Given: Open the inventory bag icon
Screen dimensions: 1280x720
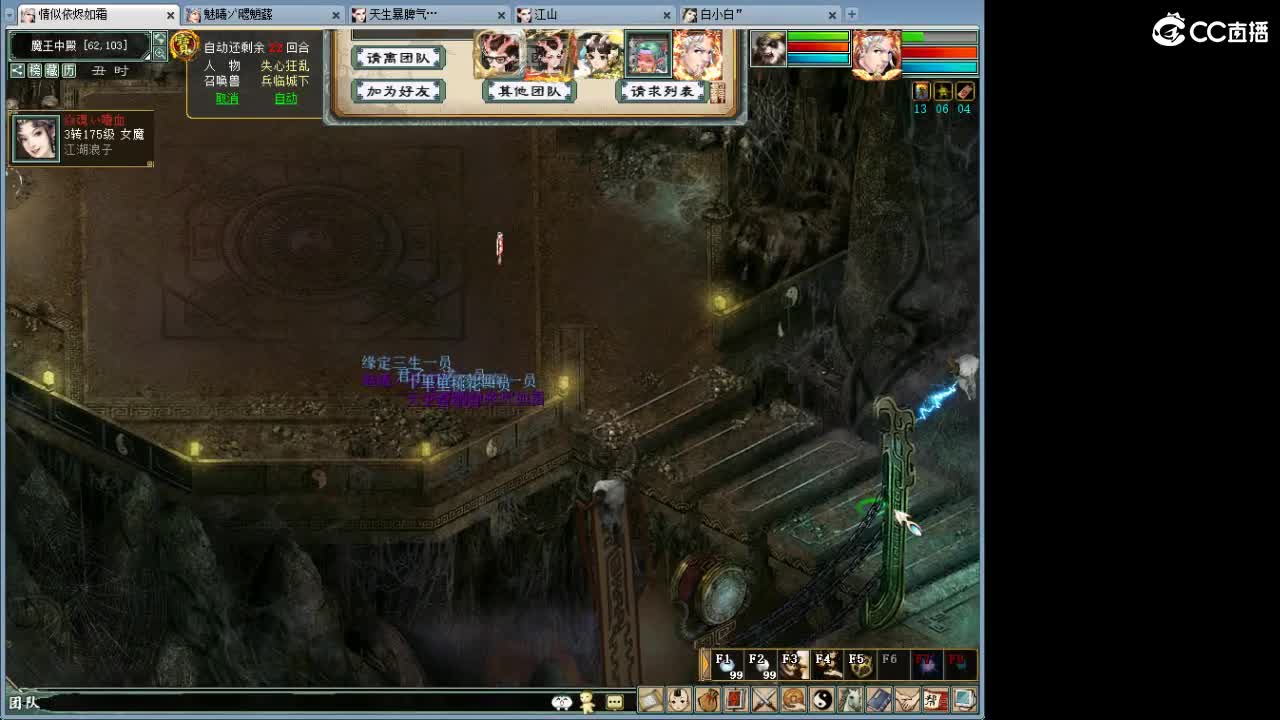Looking at the screenshot, I should click(x=708, y=700).
